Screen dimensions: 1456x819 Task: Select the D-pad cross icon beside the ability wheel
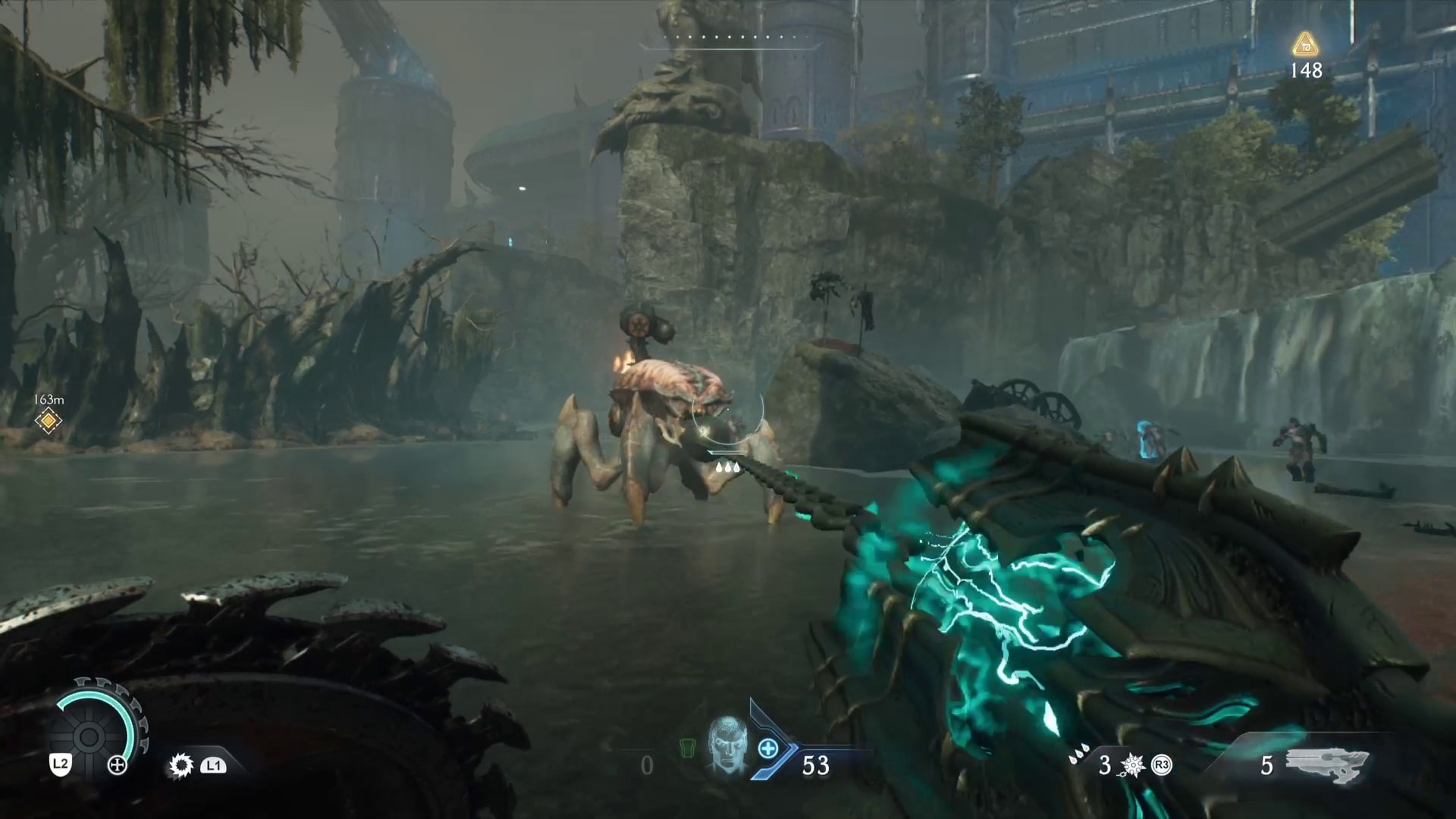click(118, 766)
